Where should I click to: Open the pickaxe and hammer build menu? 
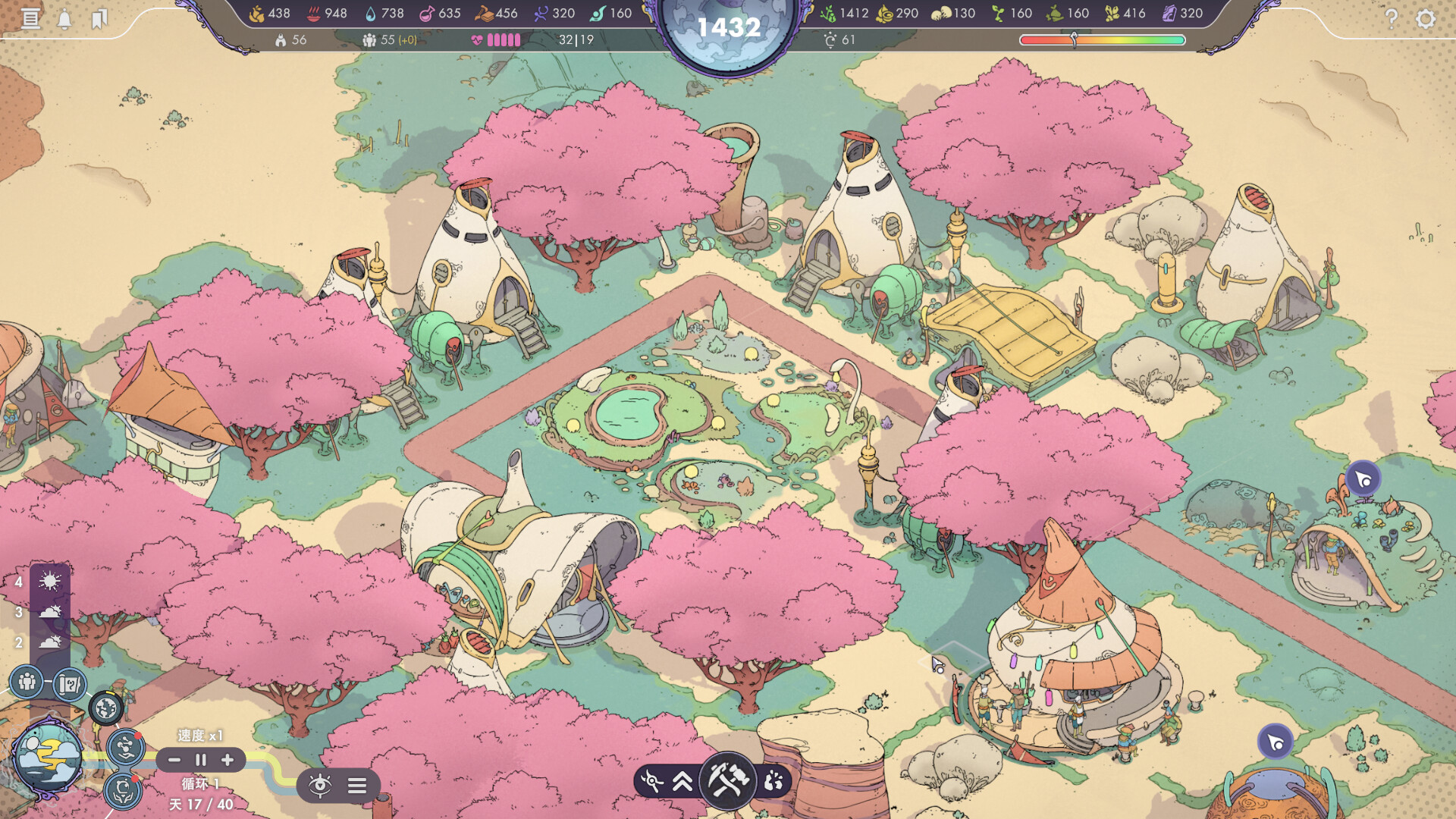pyautogui.click(x=728, y=779)
